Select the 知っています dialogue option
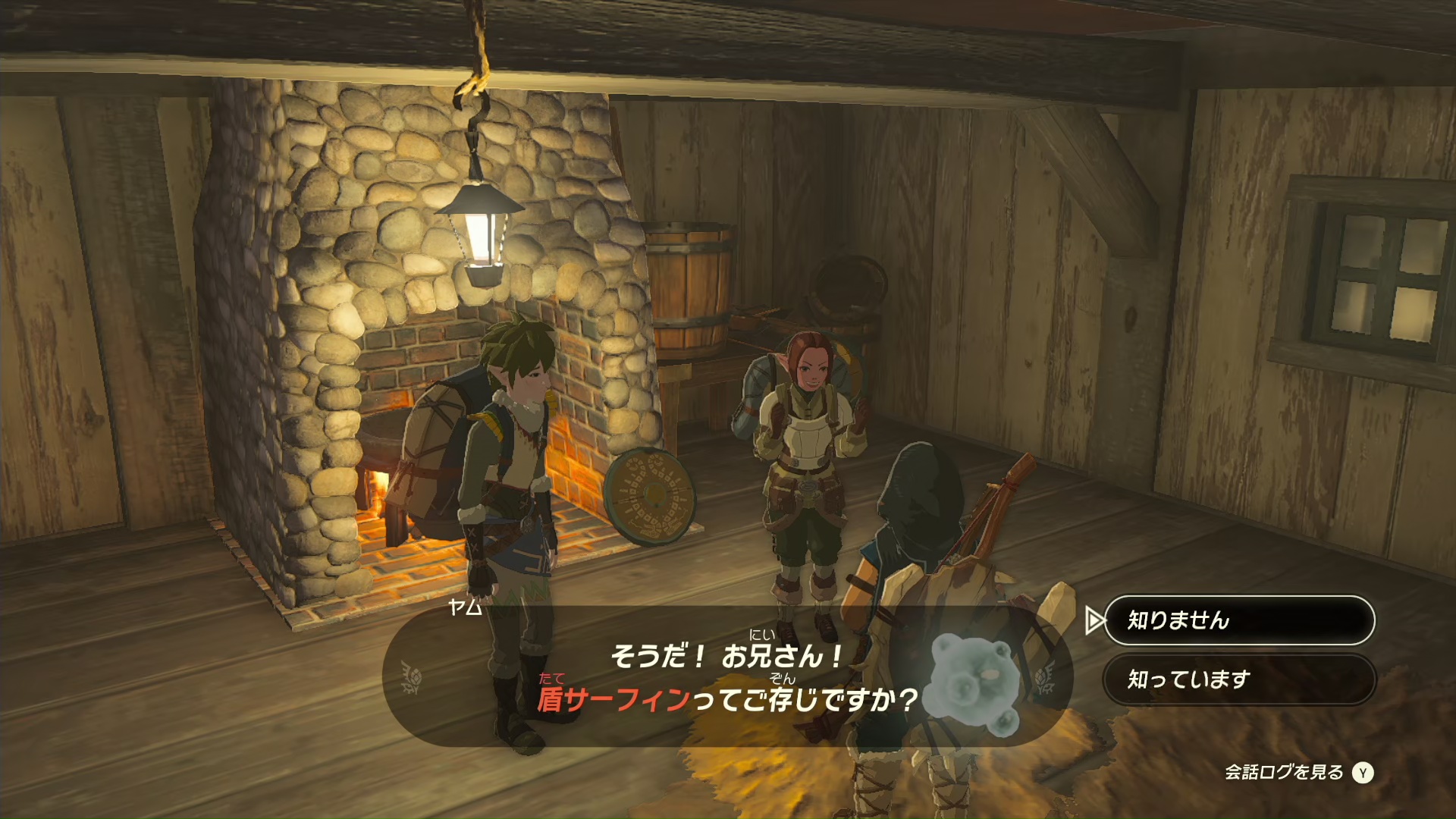This screenshot has height=819, width=1456. point(1238,679)
